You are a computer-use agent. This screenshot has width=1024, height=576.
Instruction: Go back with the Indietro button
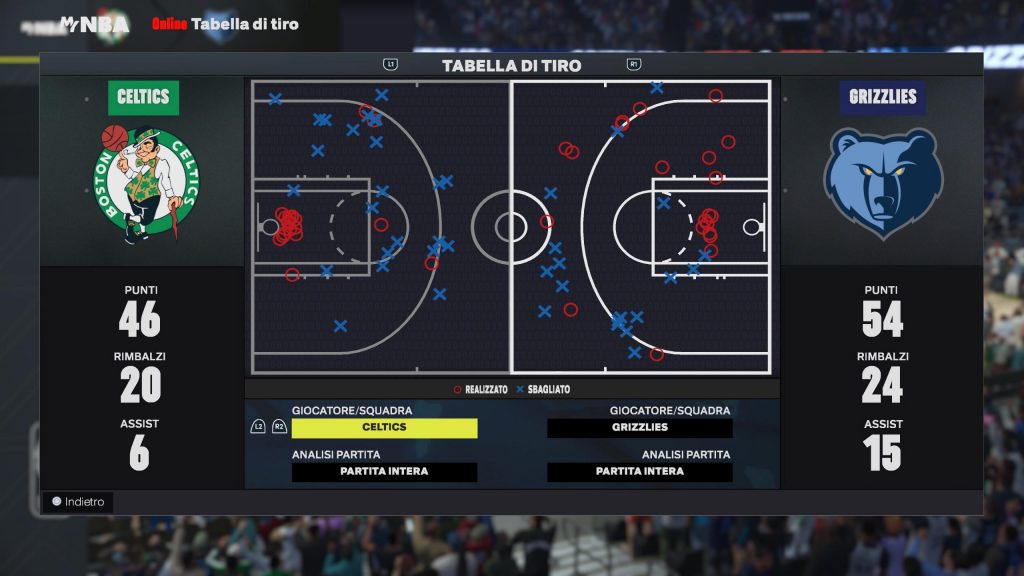(x=78, y=502)
